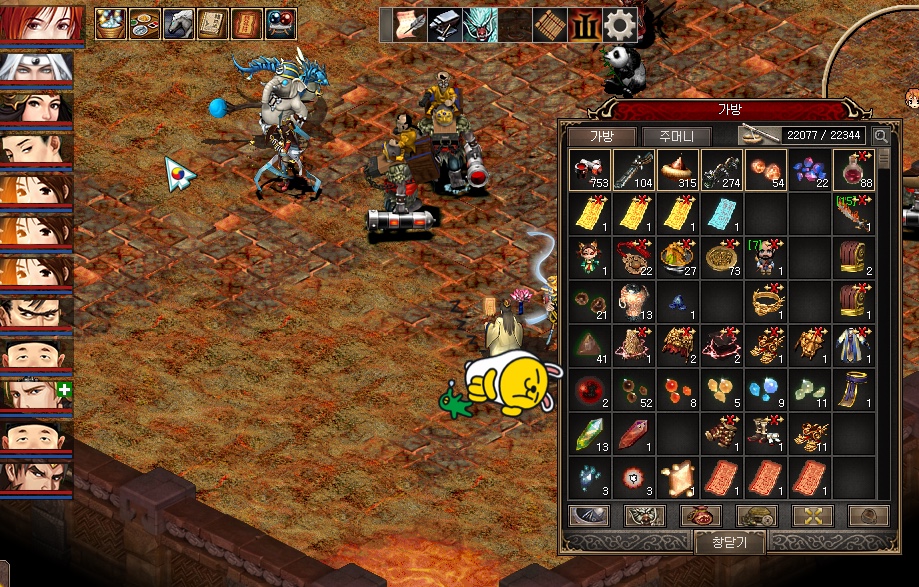Close the bag with the 창닫기 button

click(x=730, y=543)
